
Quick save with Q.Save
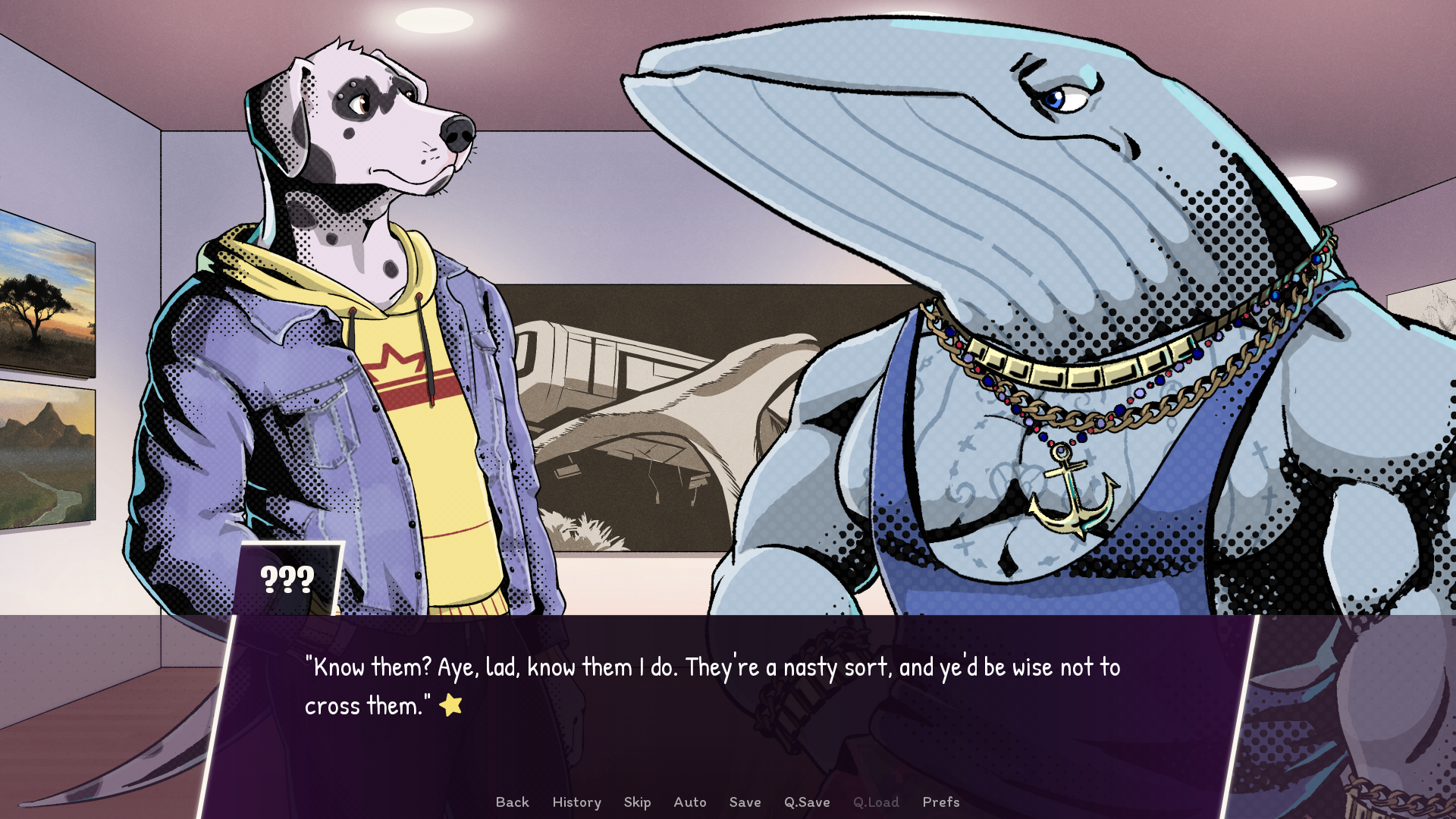point(807,802)
